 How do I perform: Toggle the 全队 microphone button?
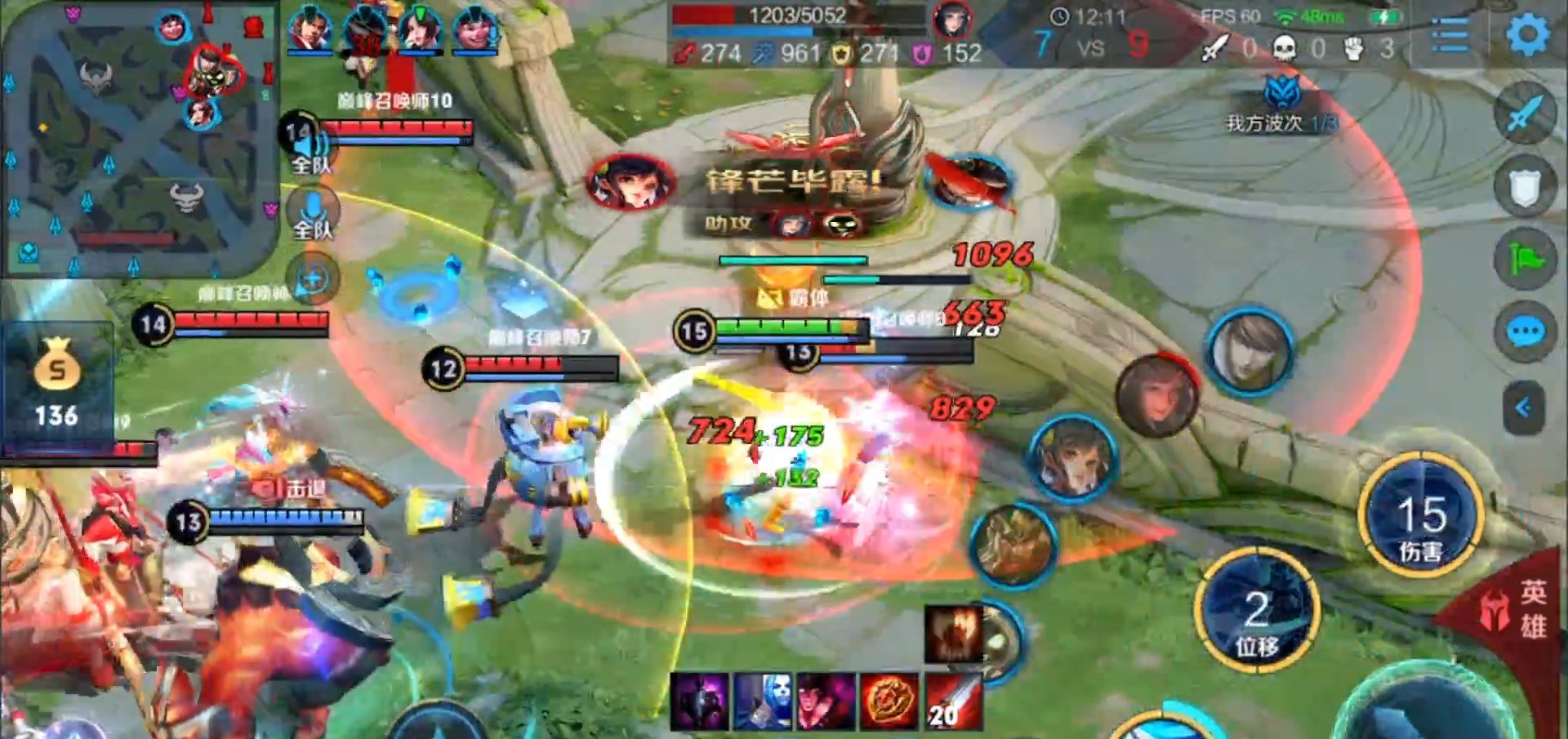tap(312, 214)
